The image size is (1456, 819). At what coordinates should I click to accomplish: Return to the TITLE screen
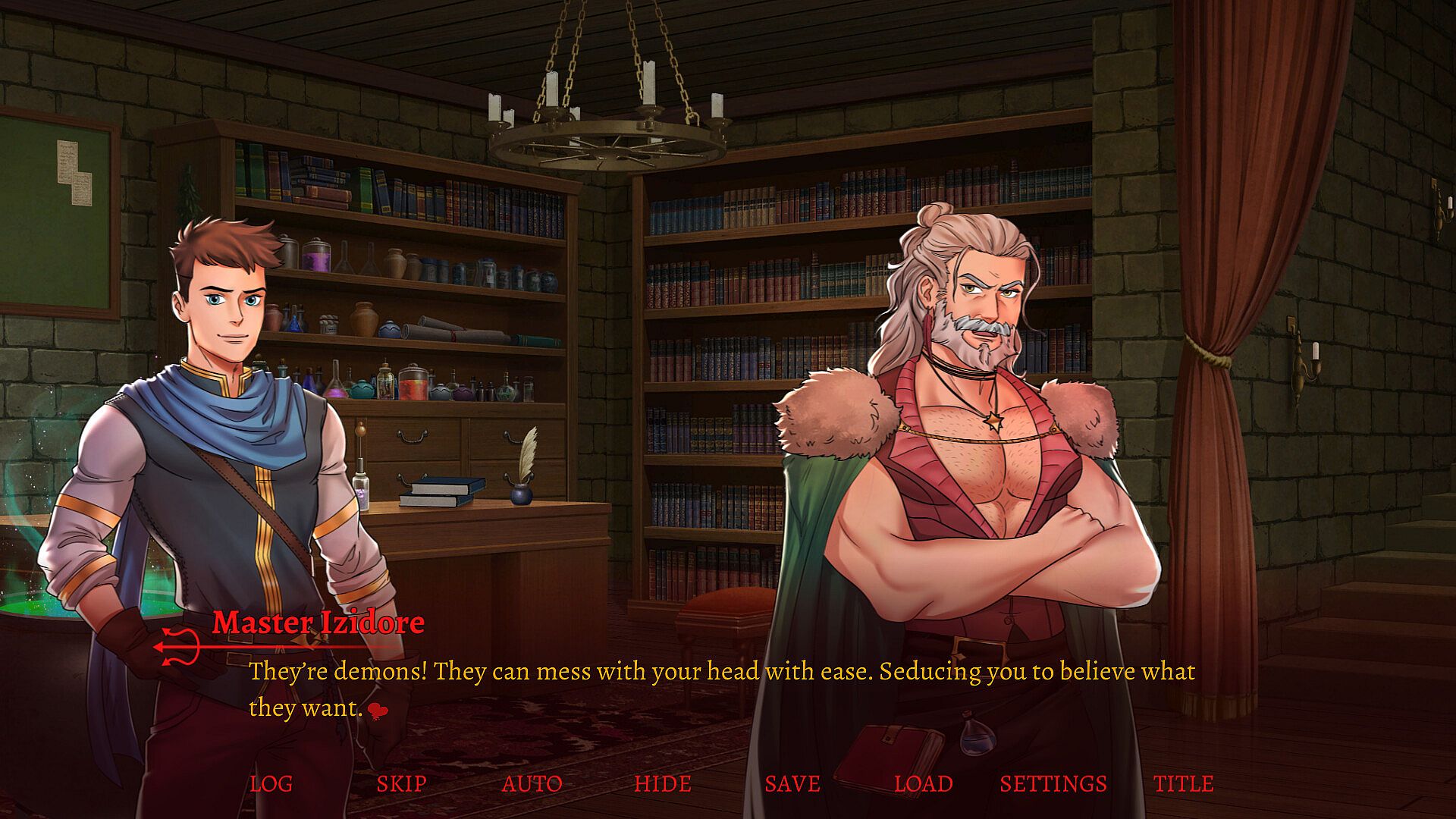pos(1183,783)
